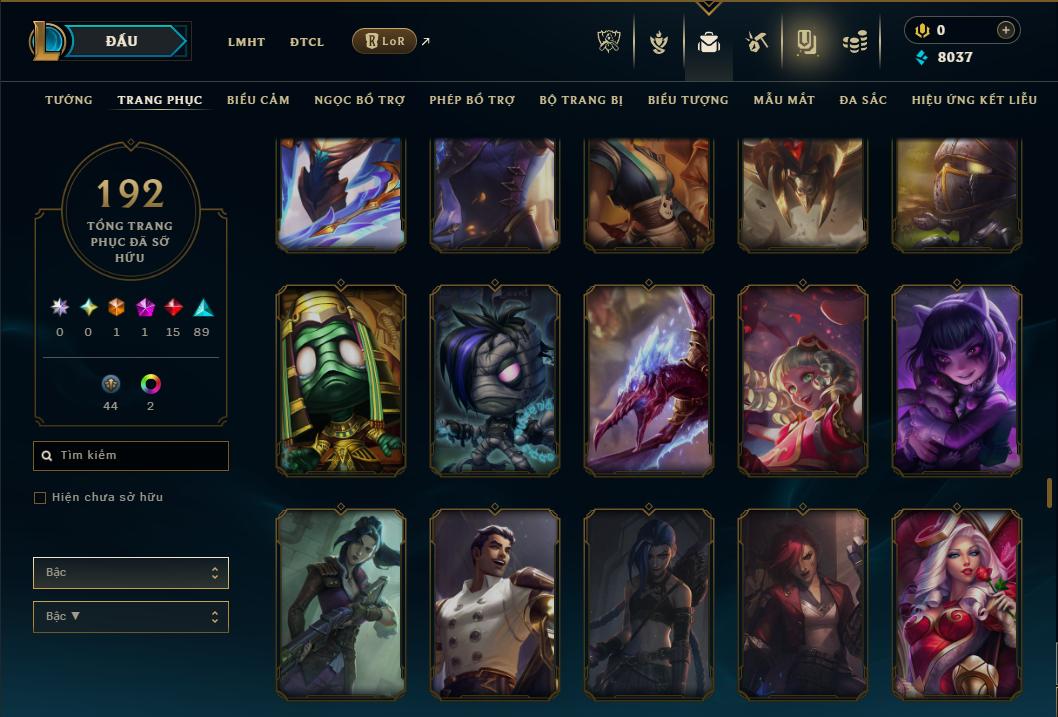Go to the BỘ TRANG BỊ tab

[x=581, y=100]
